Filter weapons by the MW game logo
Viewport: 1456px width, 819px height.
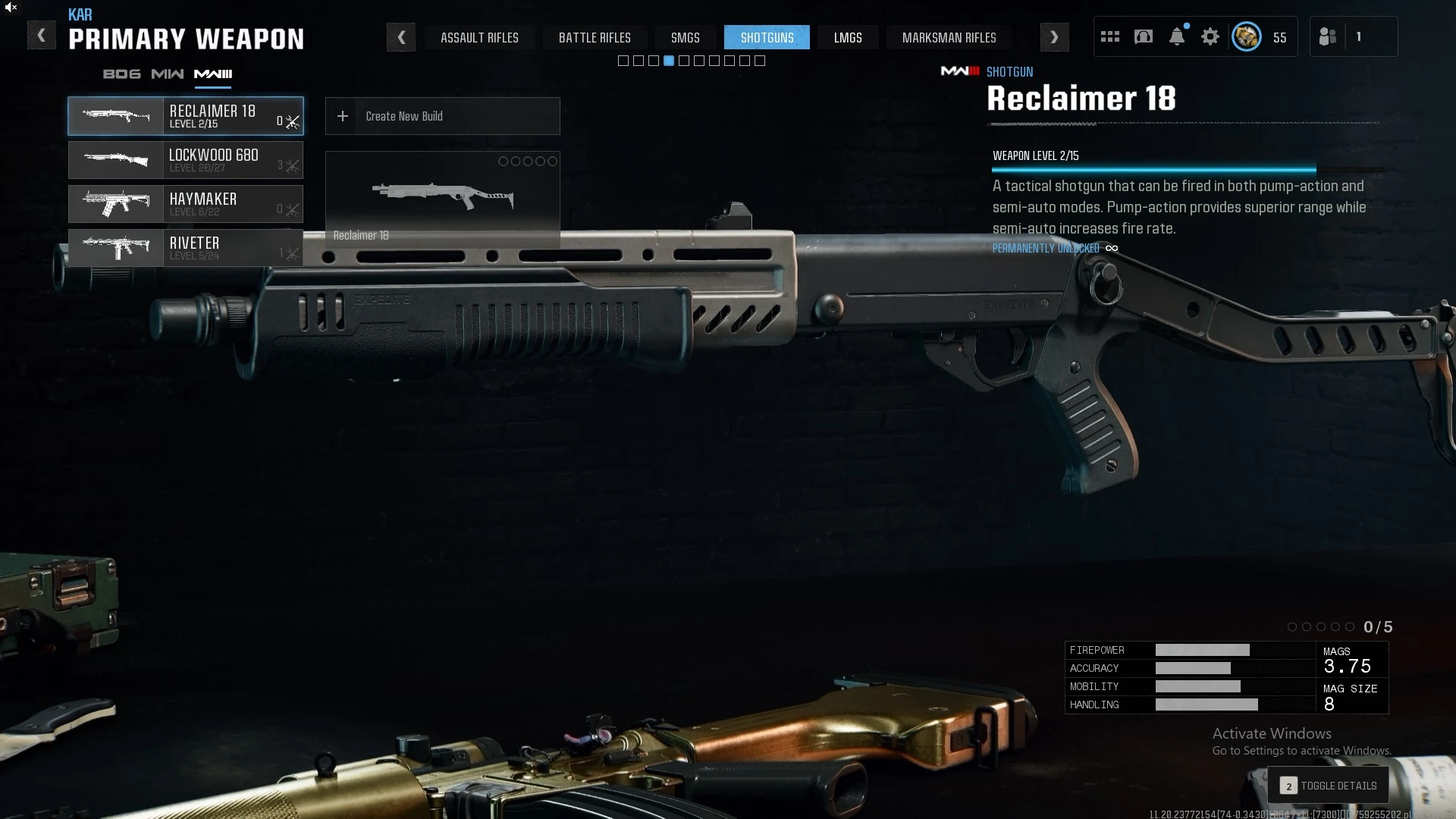[x=167, y=74]
